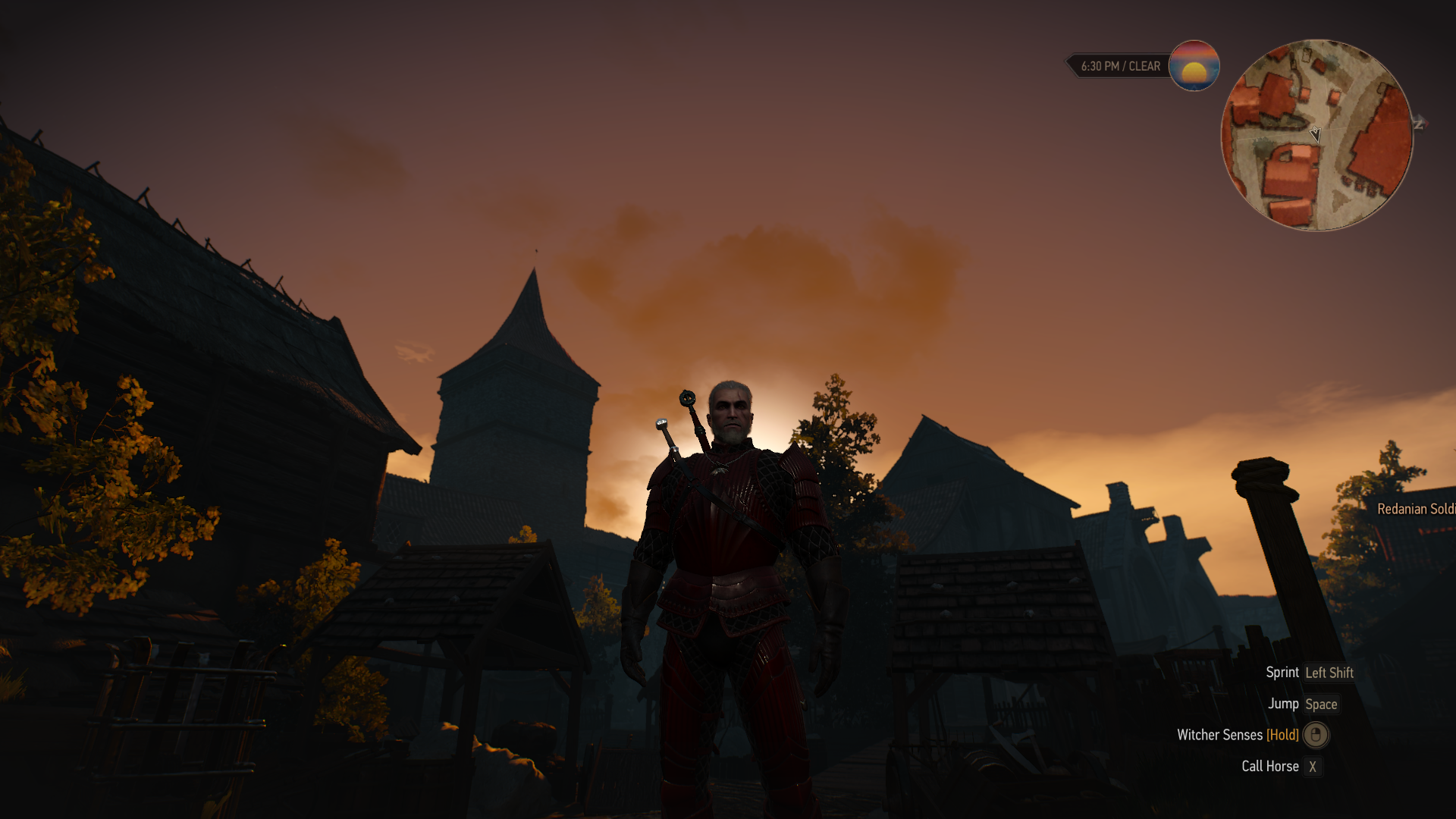Click the Z quest marker beside the minimap
The width and height of the screenshot is (1456, 819).
[1418, 121]
